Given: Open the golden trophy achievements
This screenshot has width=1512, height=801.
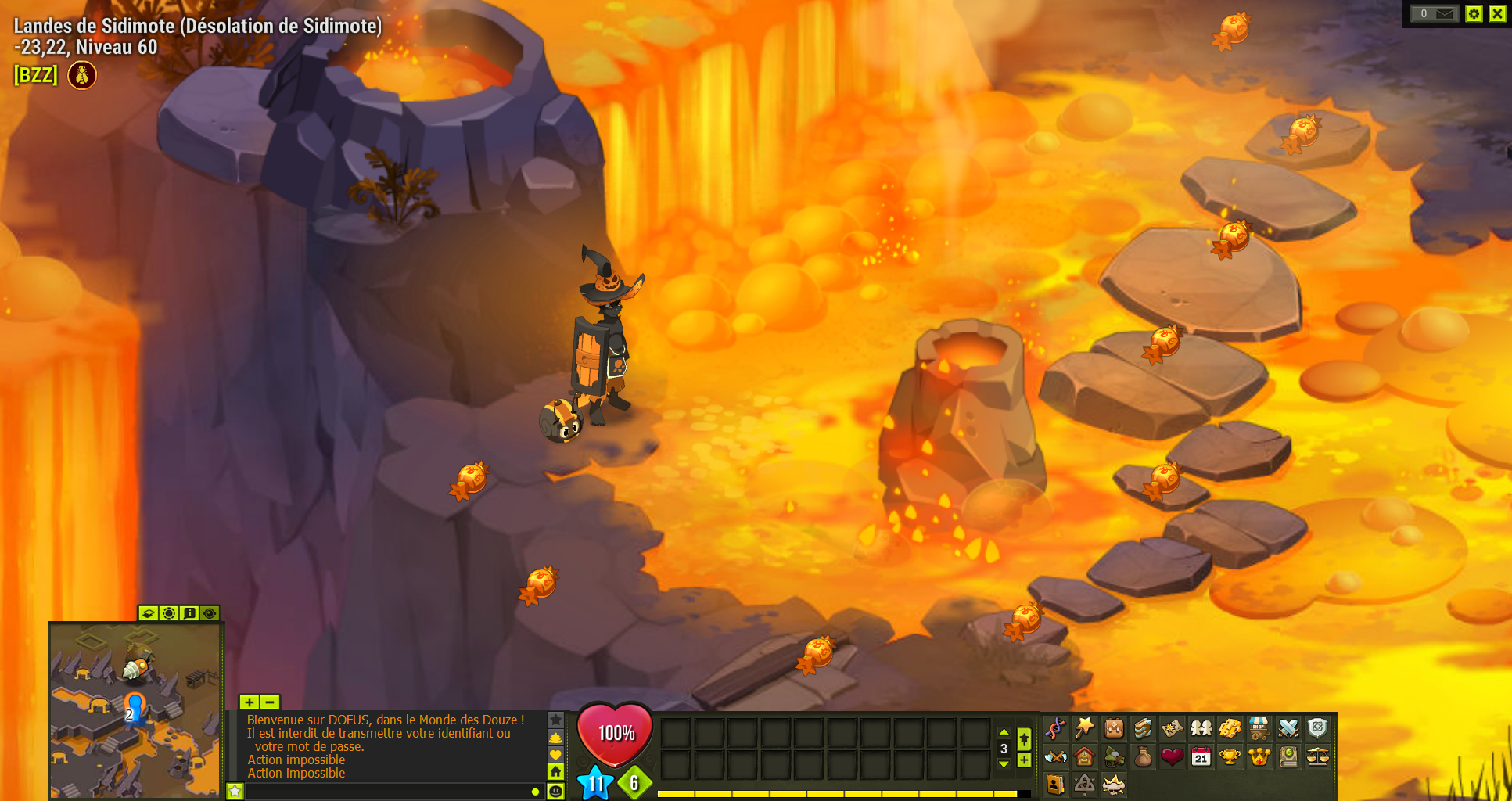Looking at the screenshot, I should [1230, 757].
